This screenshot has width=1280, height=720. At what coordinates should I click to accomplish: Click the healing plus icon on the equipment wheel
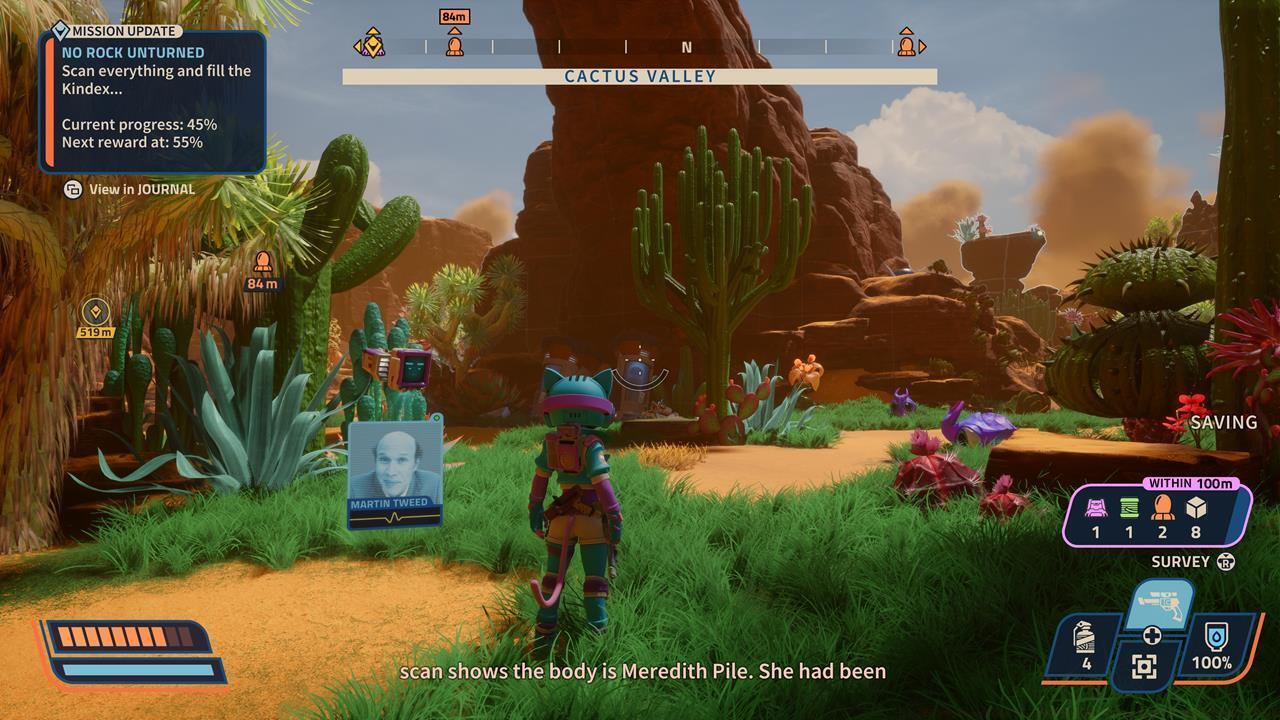pyautogui.click(x=1152, y=634)
